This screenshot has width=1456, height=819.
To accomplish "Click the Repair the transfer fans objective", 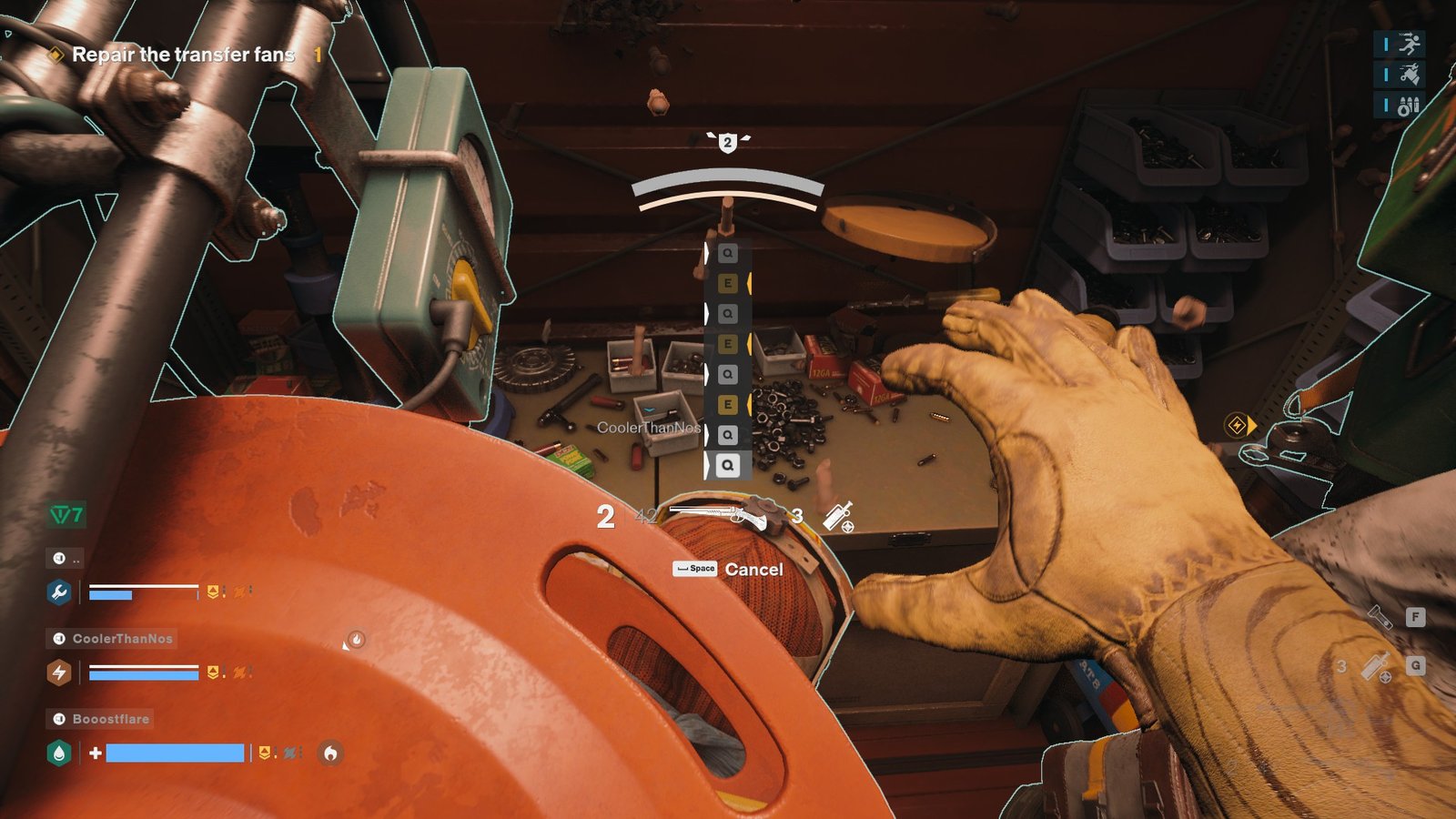I will point(183,55).
